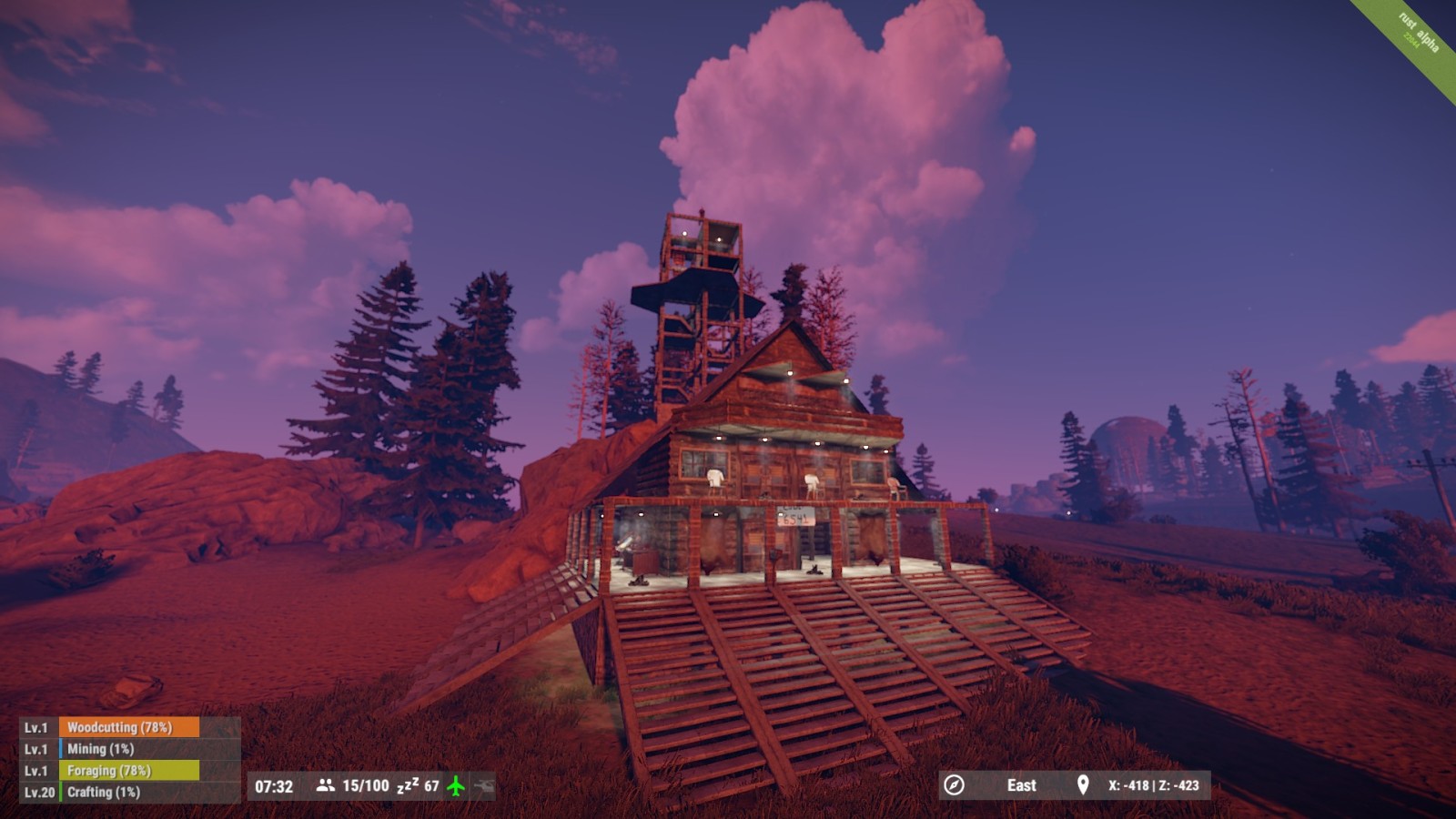
Task: Click the green airplane airdrop icon
Action: [456, 785]
